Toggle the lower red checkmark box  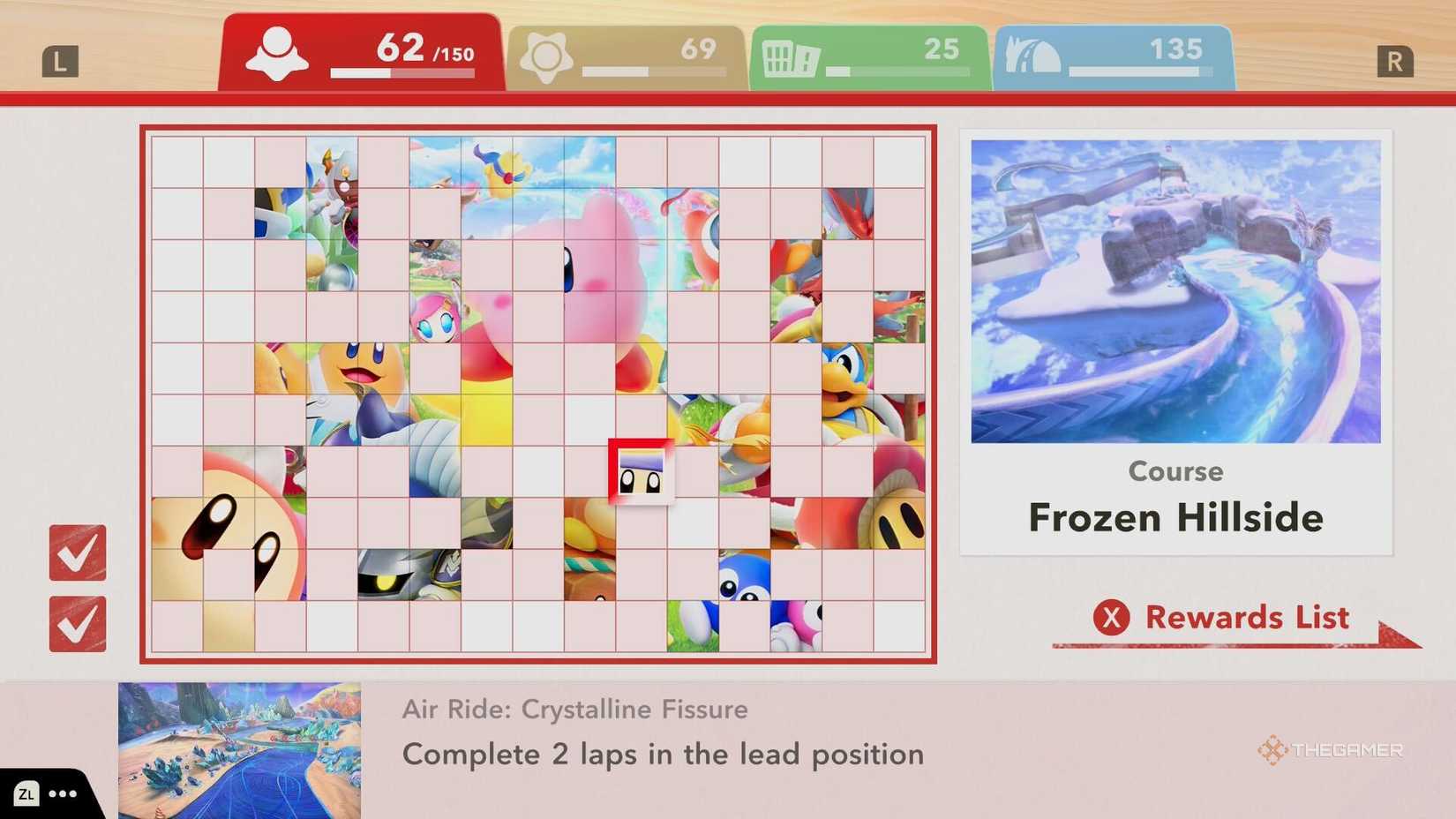(x=78, y=623)
